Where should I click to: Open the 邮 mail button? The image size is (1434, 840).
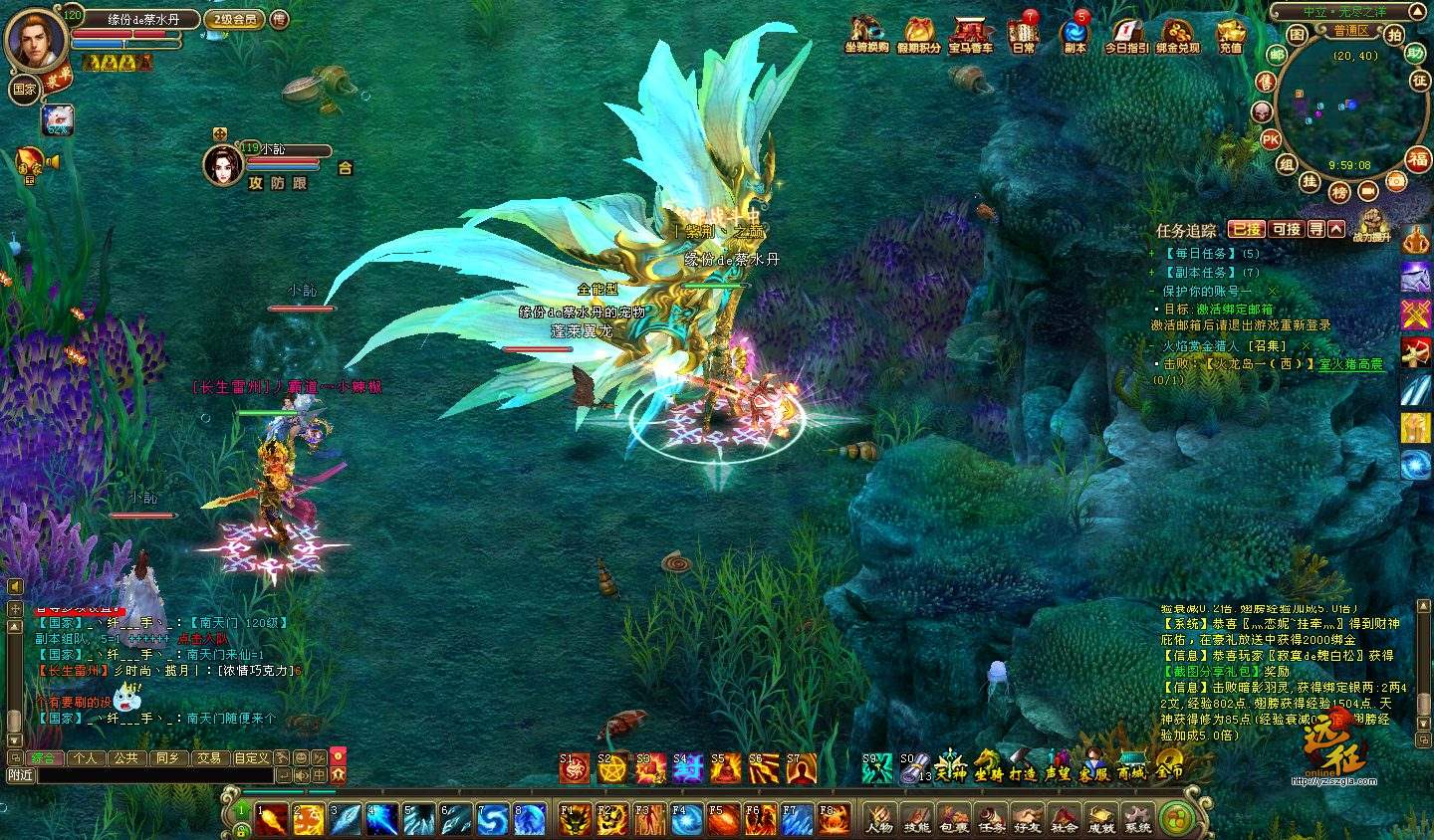(x=1277, y=55)
